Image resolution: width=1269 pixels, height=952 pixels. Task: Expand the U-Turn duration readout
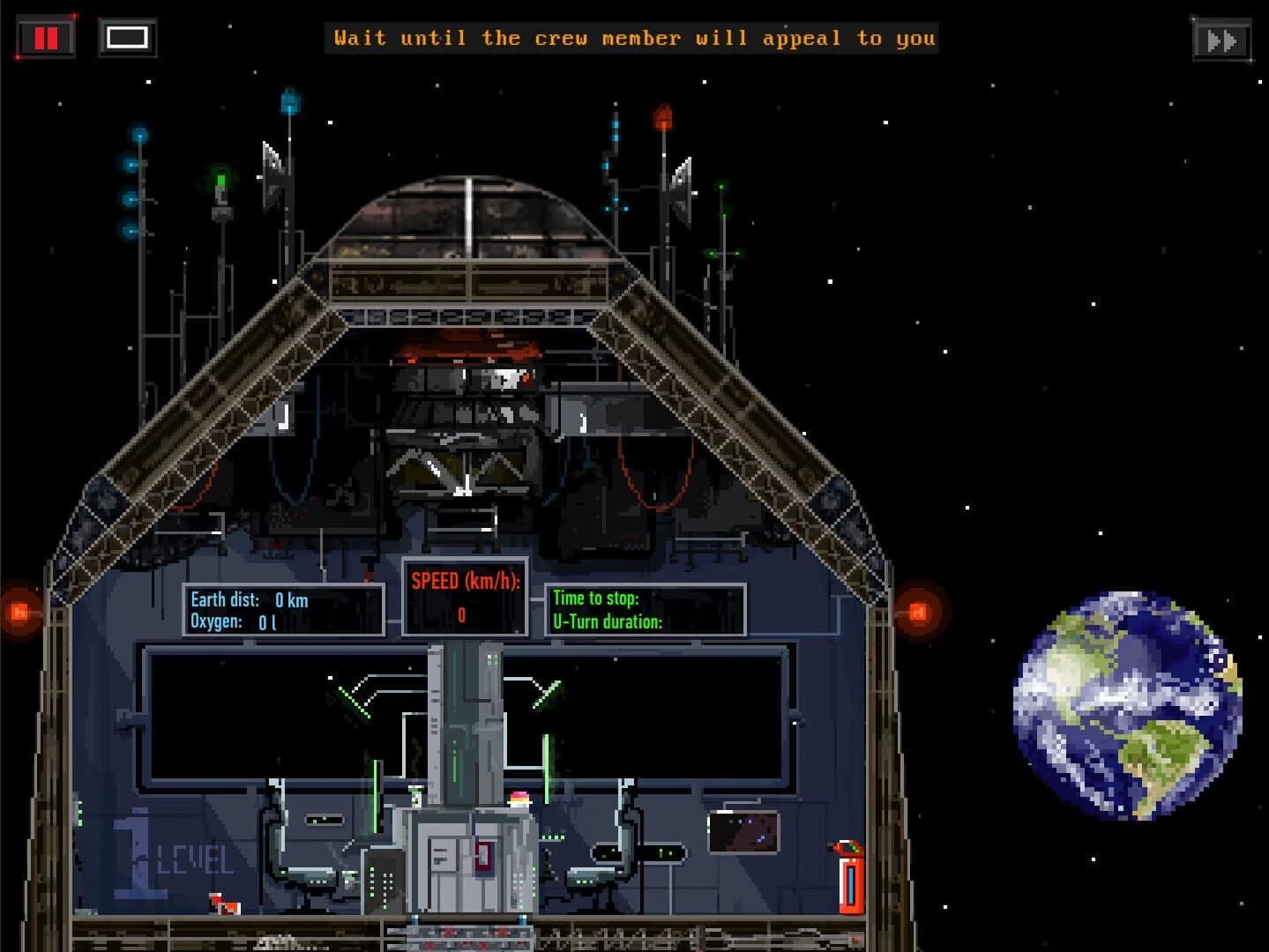[x=608, y=622]
